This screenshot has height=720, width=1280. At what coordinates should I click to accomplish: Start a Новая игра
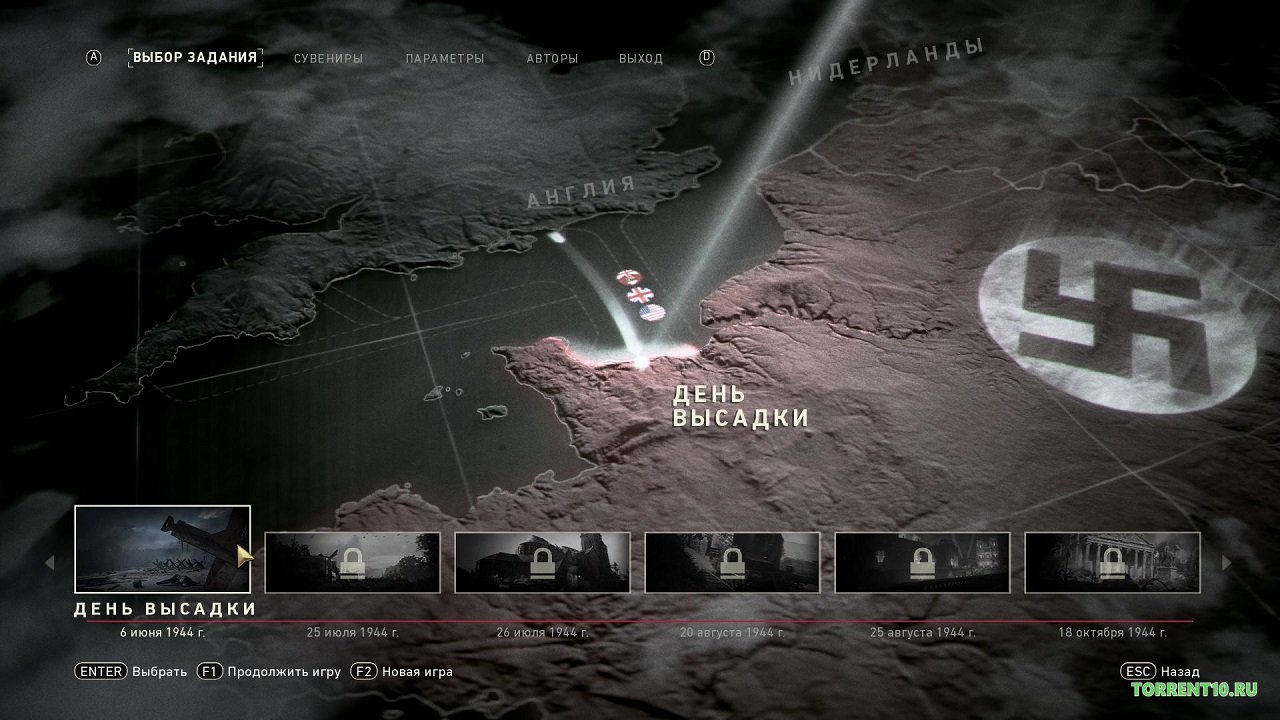click(x=402, y=671)
